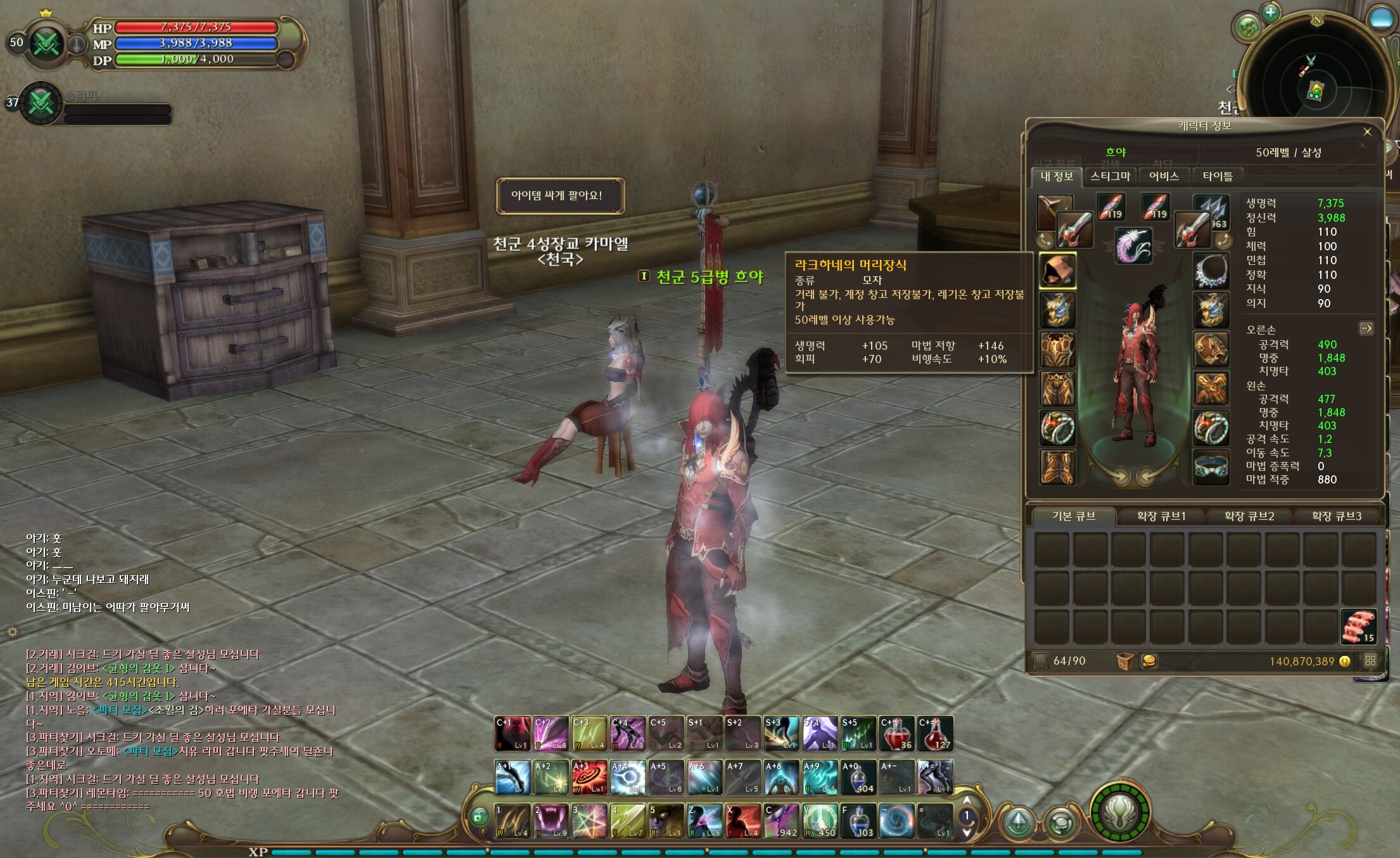This screenshot has width=1400, height=858.
Task: Select the 내 정보 tab
Action: pyautogui.click(x=1057, y=176)
